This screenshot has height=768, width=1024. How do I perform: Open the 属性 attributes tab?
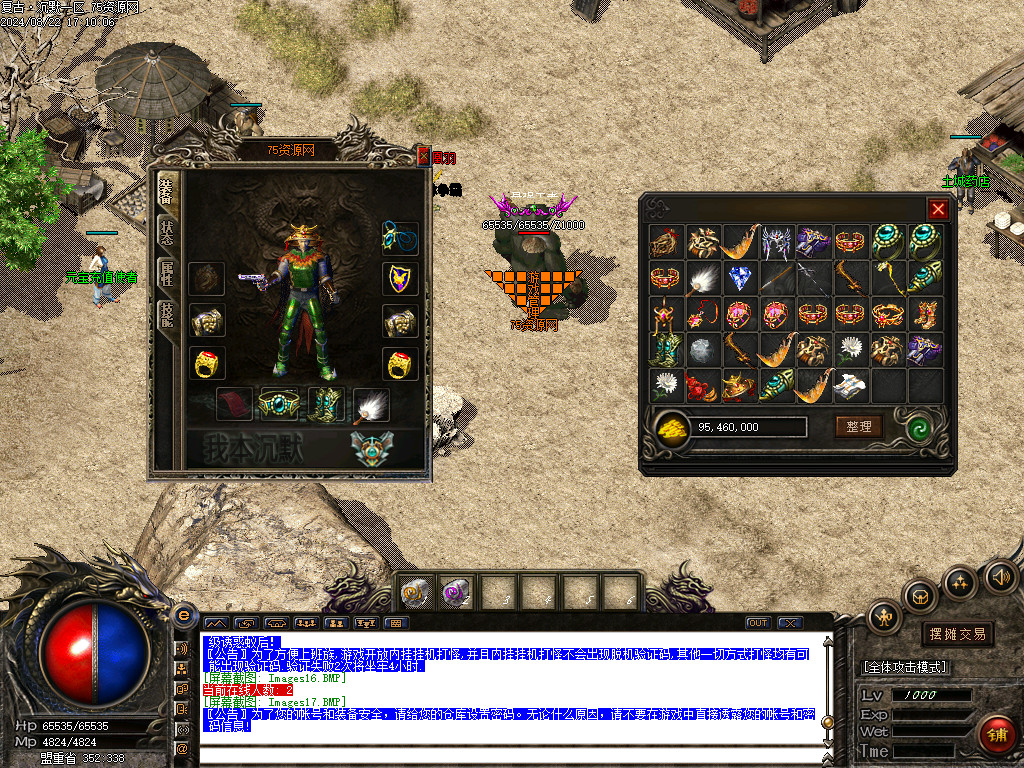166,275
